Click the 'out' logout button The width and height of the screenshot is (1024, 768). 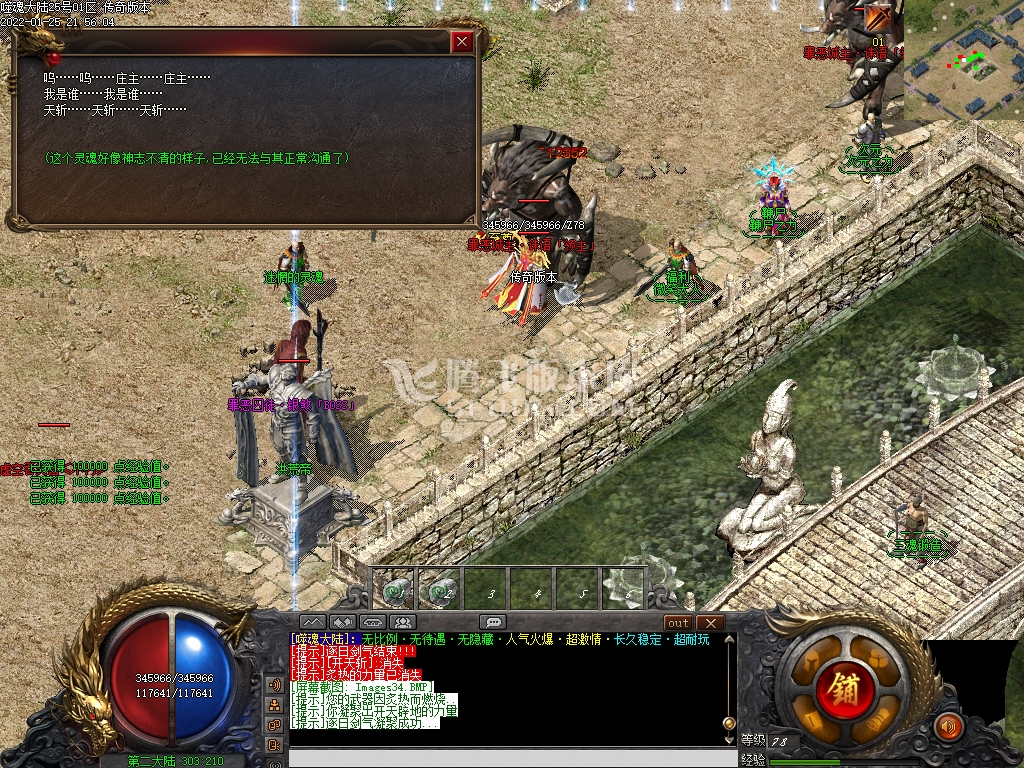tap(678, 623)
